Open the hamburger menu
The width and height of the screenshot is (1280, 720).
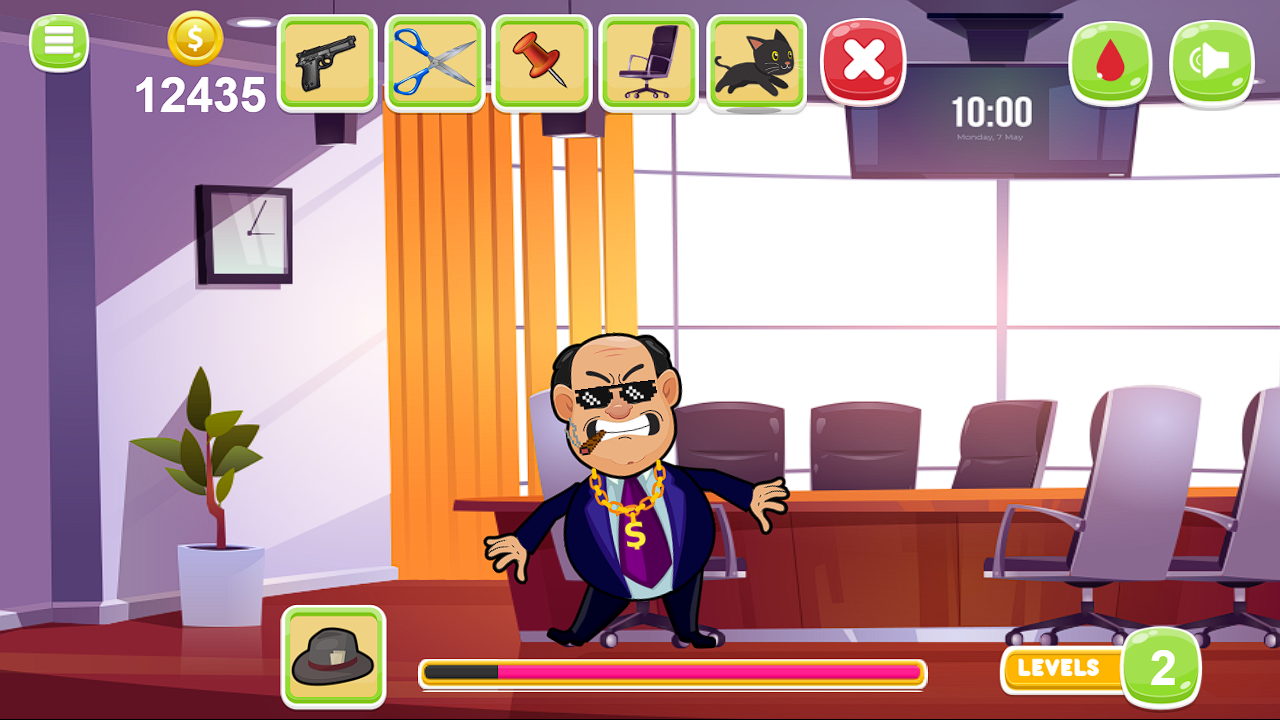pyautogui.click(x=59, y=41)
